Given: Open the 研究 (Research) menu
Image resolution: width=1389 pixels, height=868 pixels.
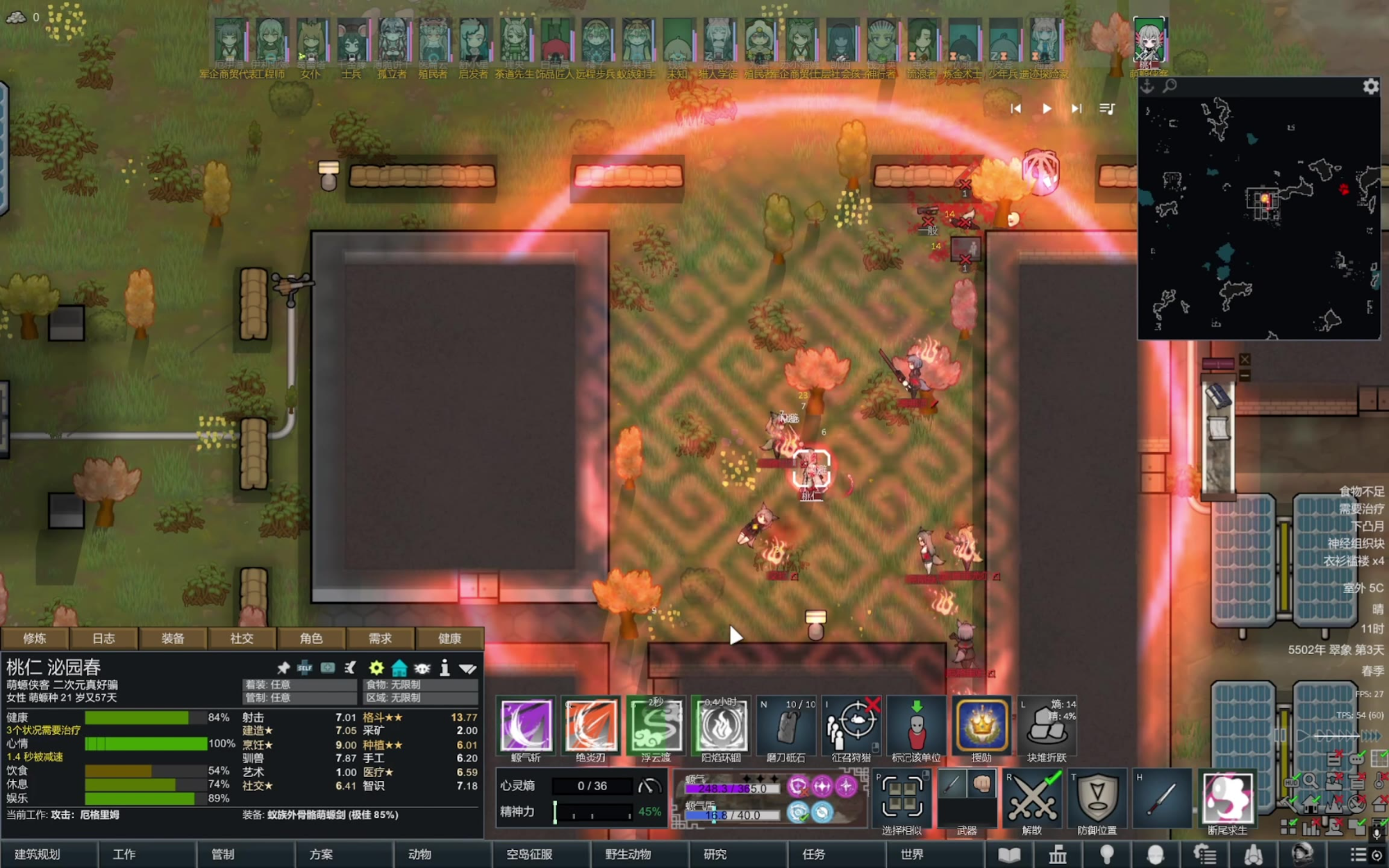Looking at the screenshot, I should tap(715, 854).
